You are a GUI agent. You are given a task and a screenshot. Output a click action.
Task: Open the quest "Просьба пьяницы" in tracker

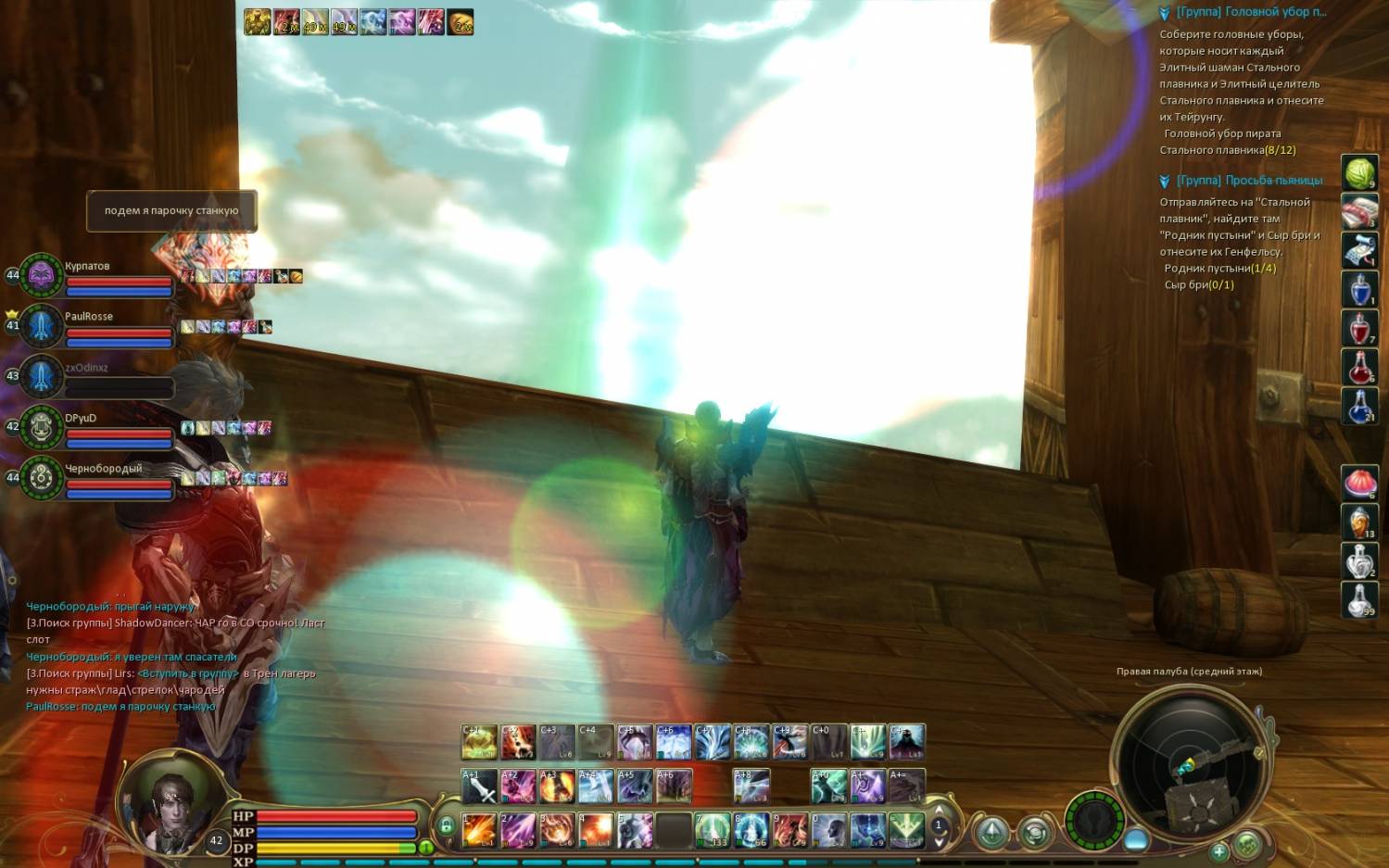pos(1249,181)
